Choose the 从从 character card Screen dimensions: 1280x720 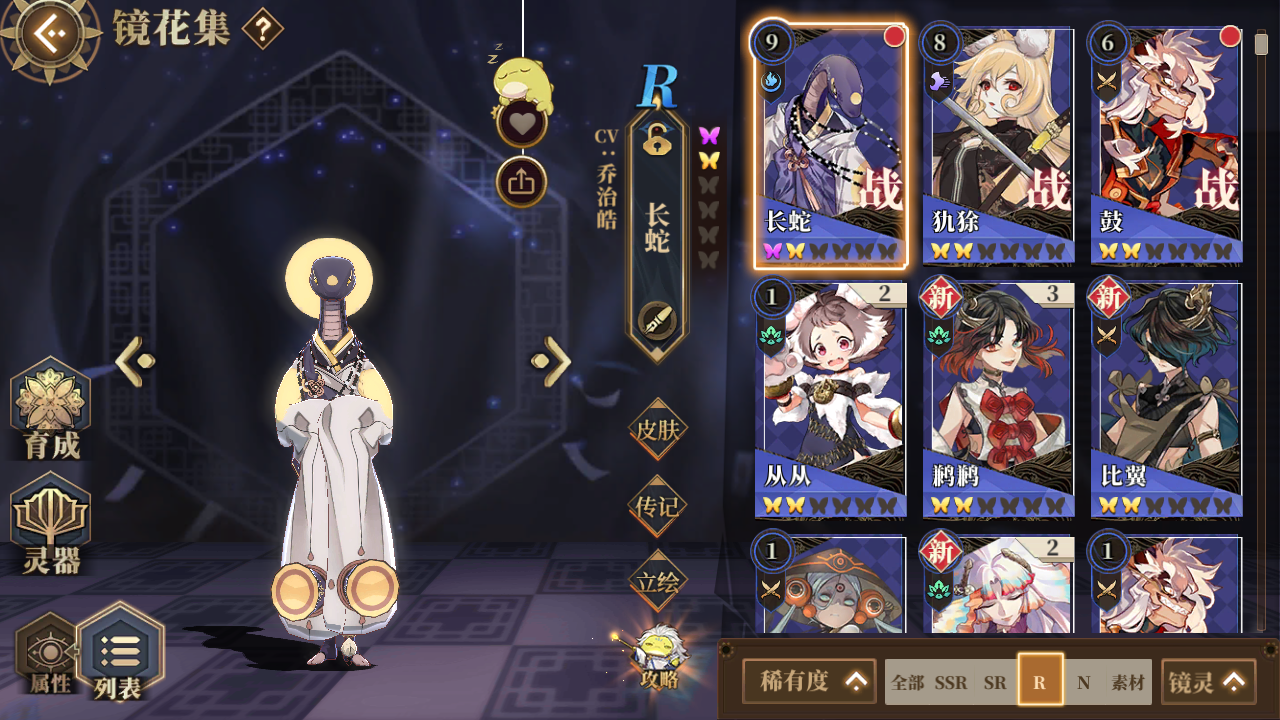point(830,399)
